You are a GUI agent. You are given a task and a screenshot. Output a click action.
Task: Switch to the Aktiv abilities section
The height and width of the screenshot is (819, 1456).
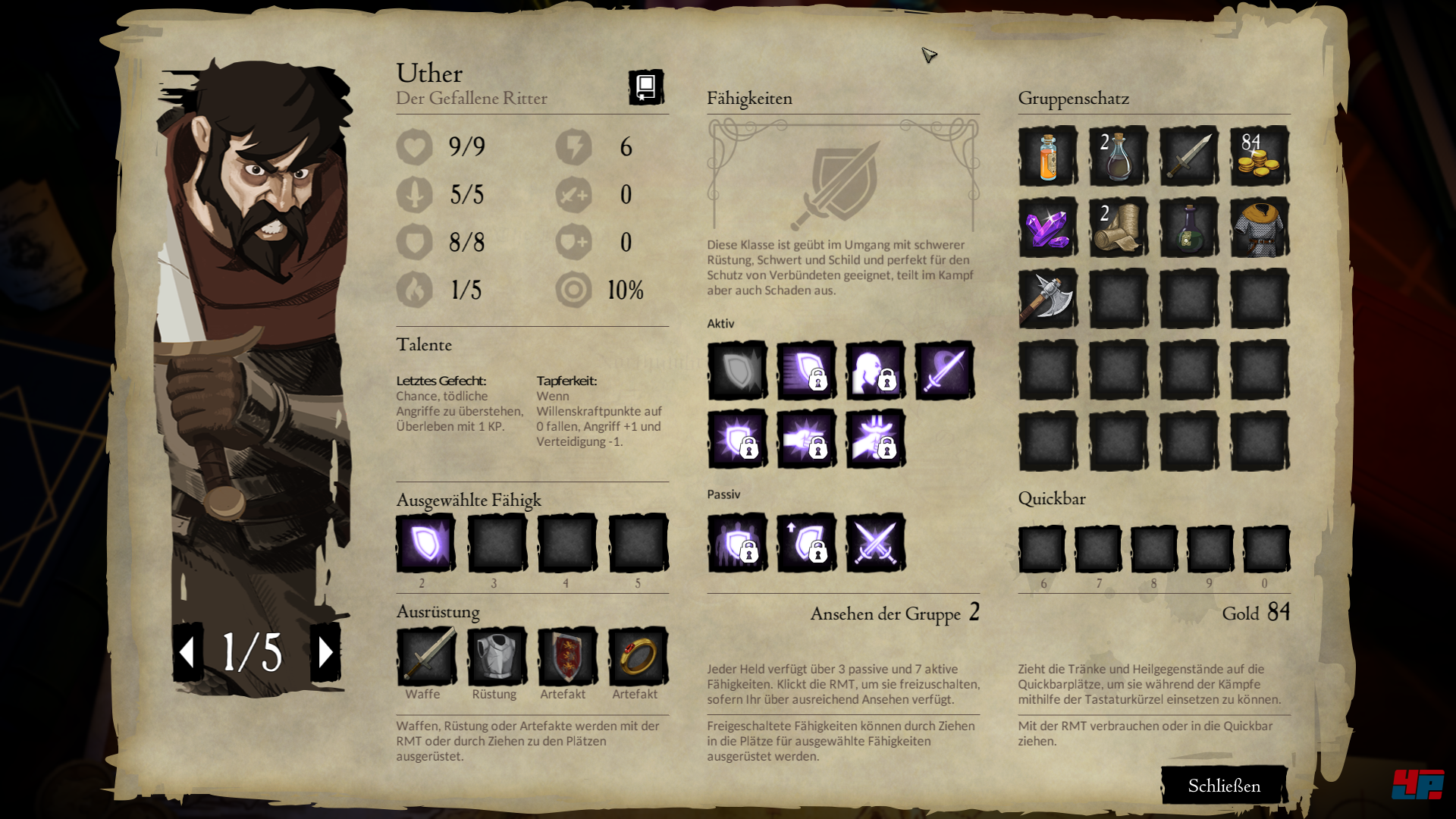pos(720,324)
